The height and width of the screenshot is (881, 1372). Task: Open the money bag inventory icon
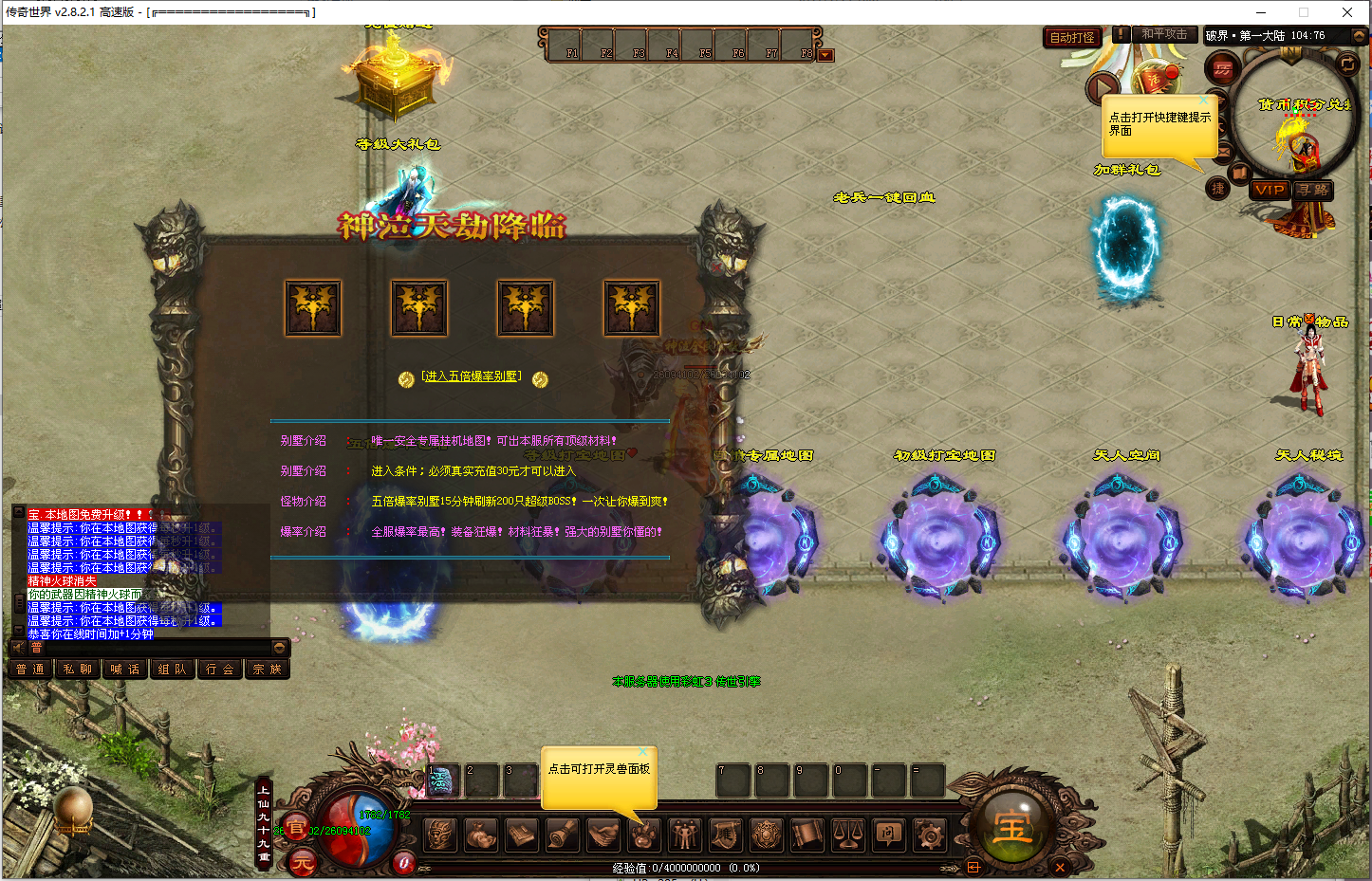(480, 835)
